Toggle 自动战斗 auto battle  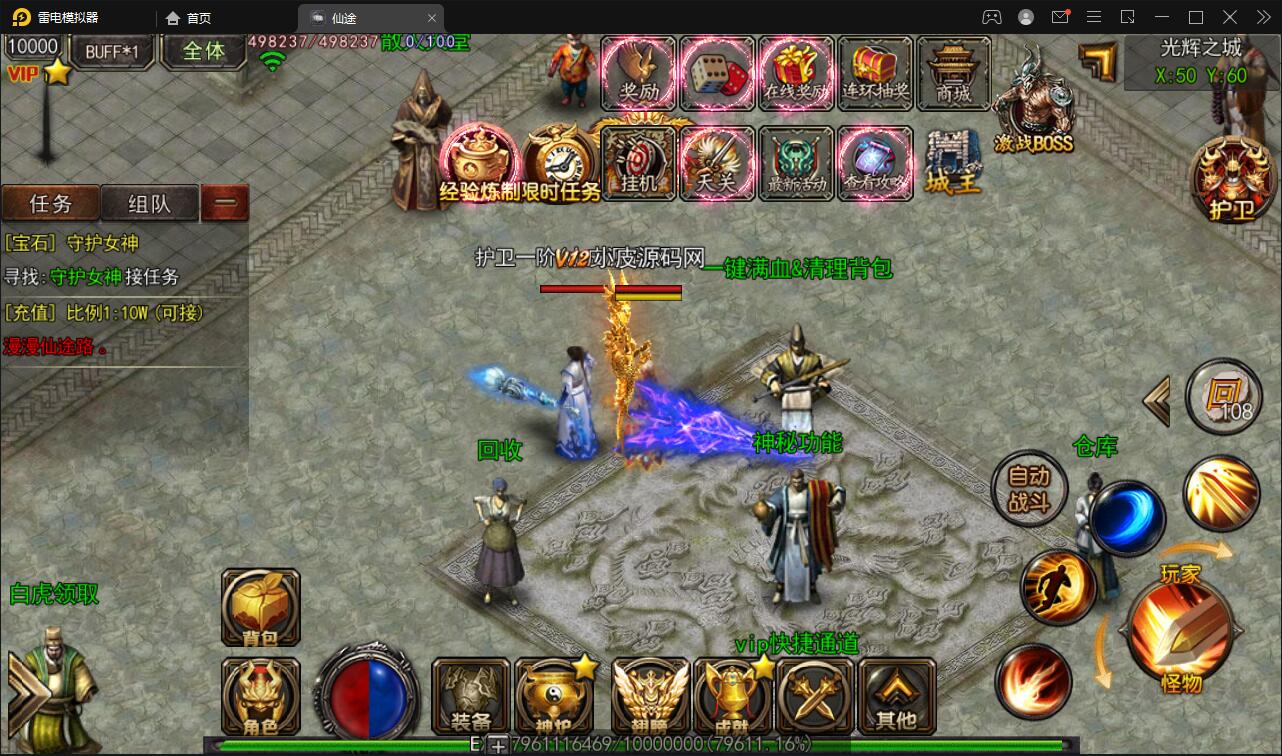[1028, 489]
